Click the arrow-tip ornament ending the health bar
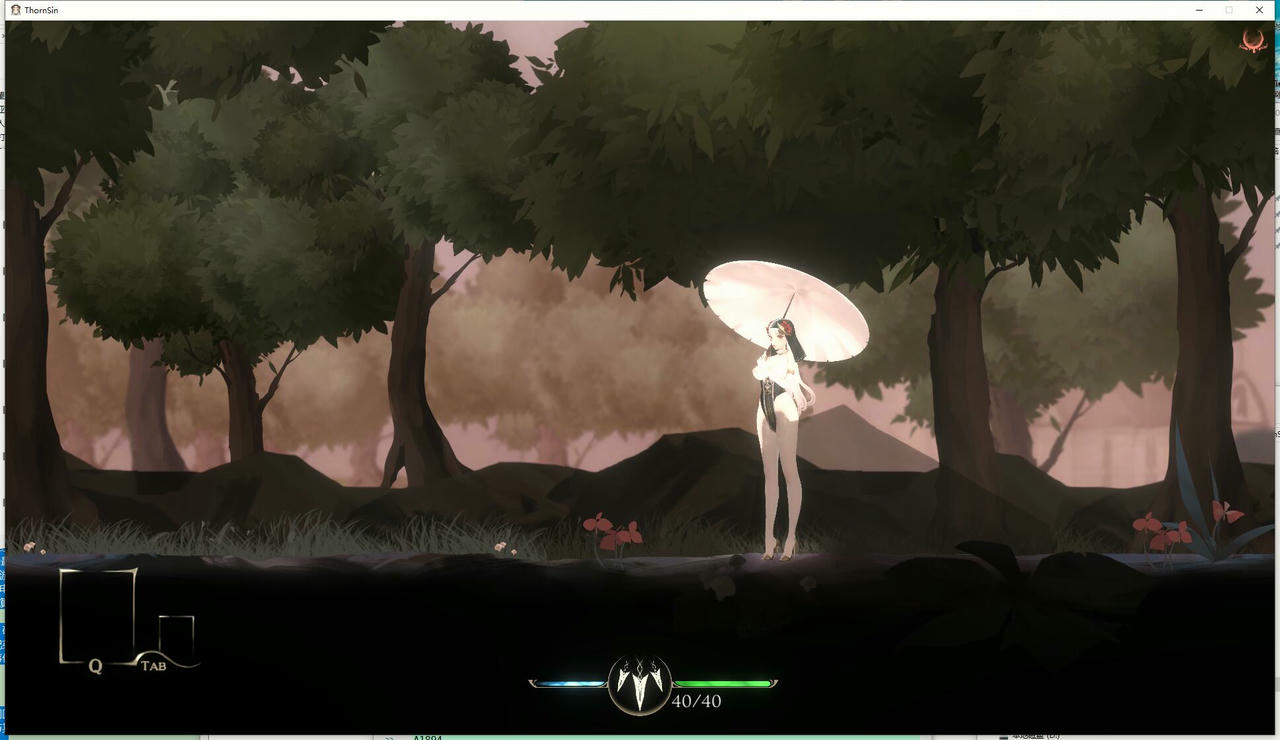 [777, 682]
